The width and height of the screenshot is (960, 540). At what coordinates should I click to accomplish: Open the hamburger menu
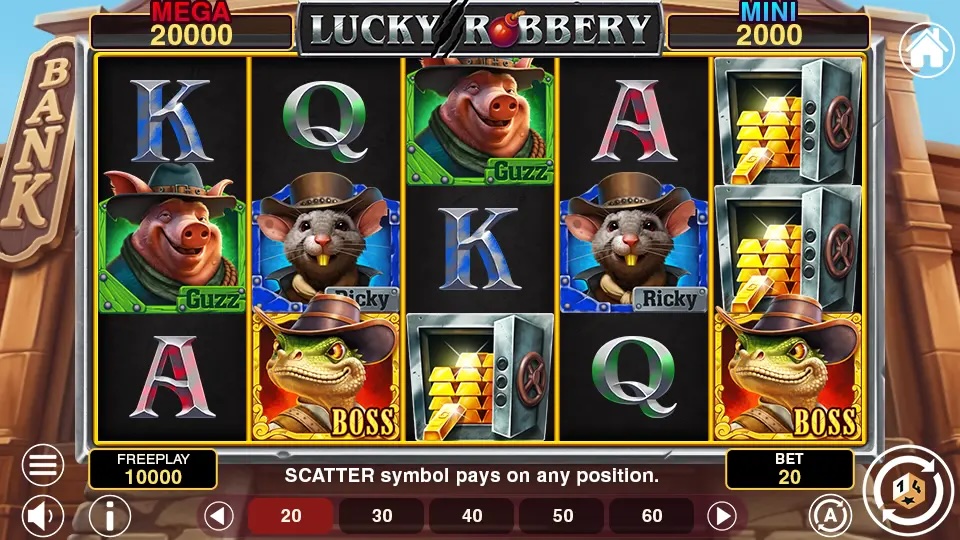43,465
